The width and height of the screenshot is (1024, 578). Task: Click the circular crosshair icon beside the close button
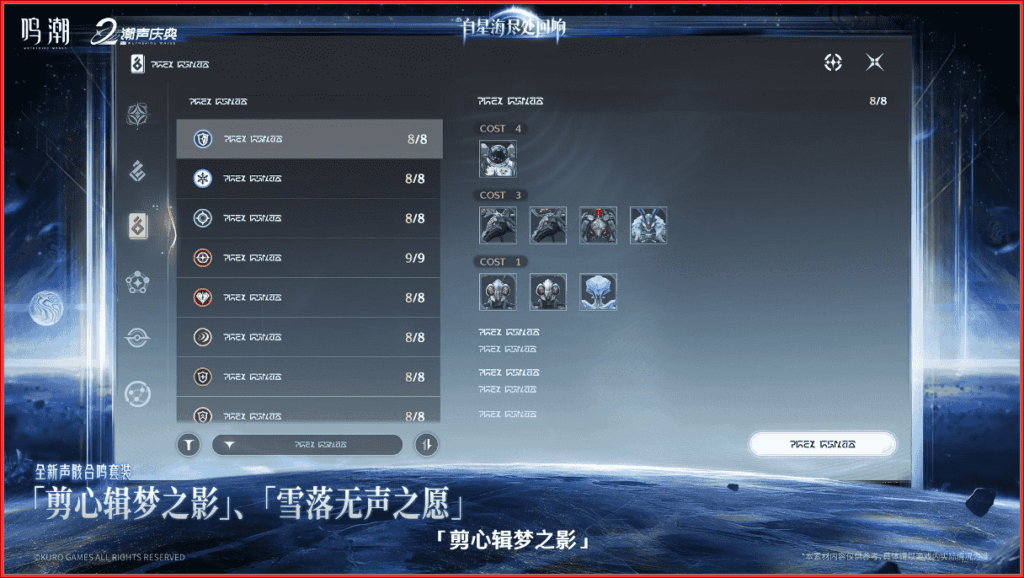832,63
